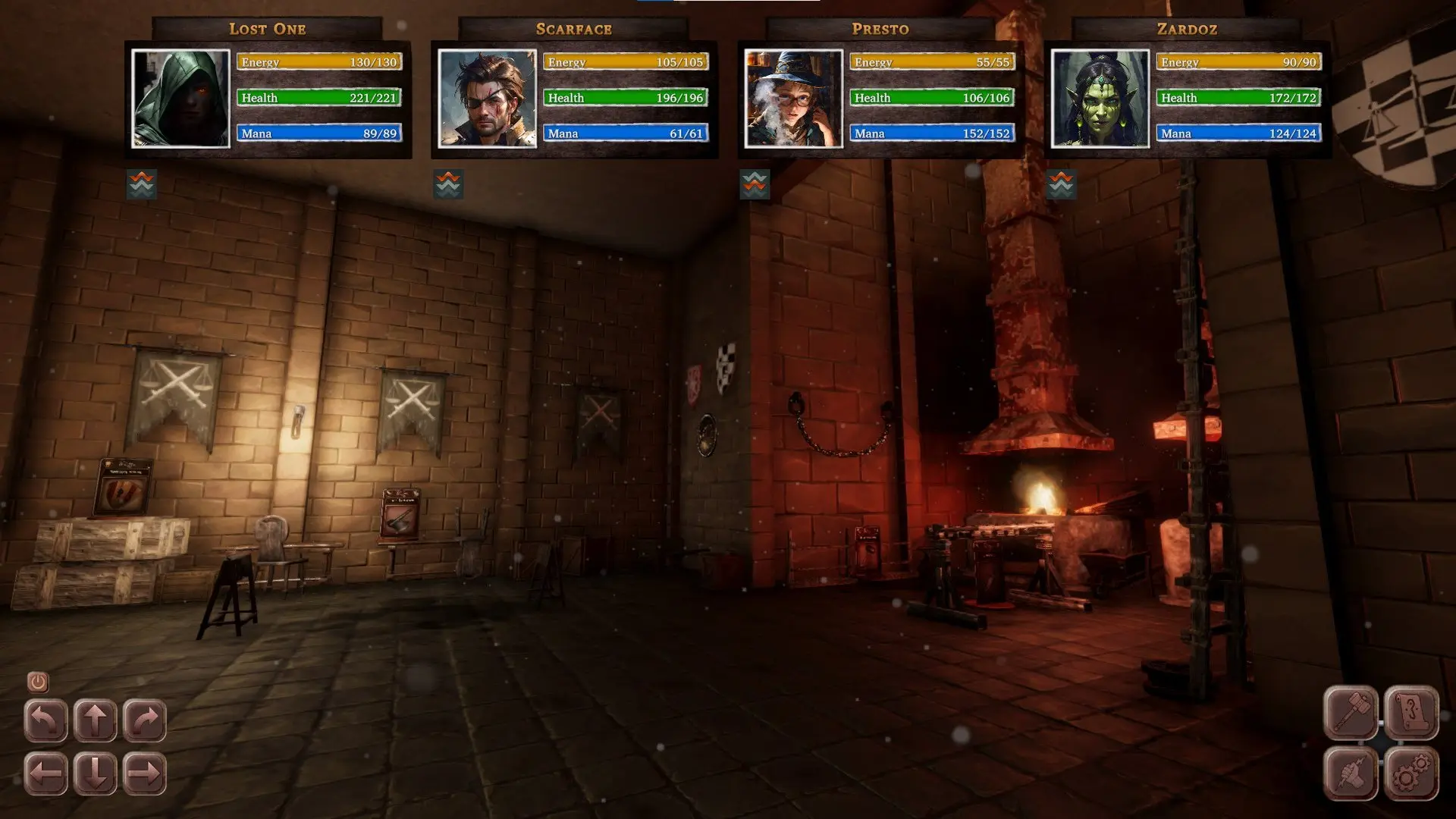Move forward with the up arrow
1456x819 pixels.
[96, 720]
